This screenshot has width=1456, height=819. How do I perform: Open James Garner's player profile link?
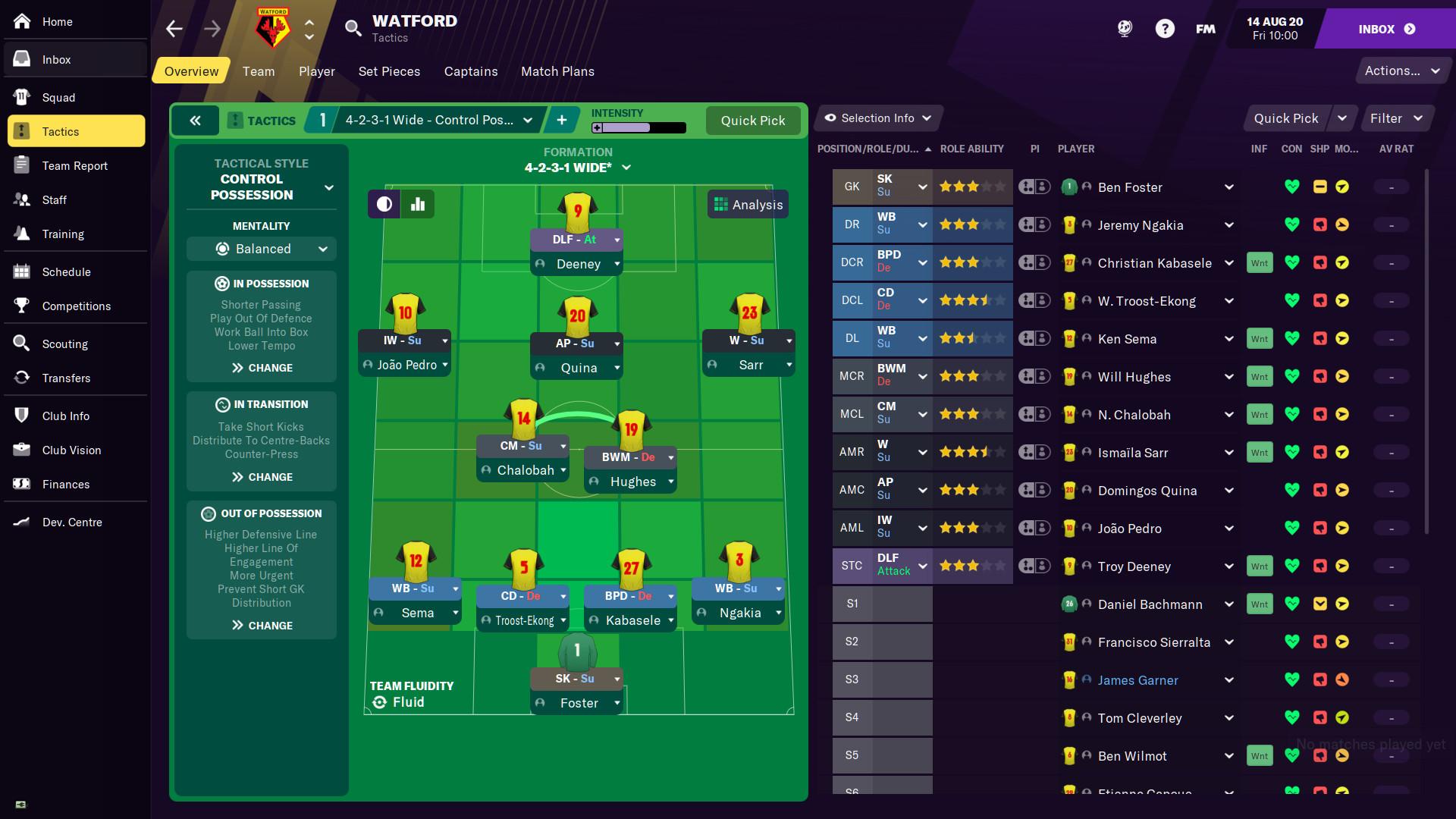[x=1137, y=679]
